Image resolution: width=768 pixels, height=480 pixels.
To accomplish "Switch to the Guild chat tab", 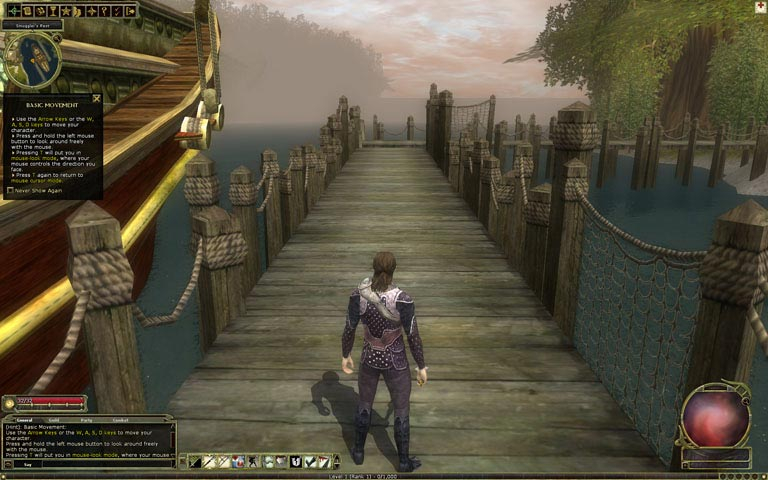I will 54,420.
